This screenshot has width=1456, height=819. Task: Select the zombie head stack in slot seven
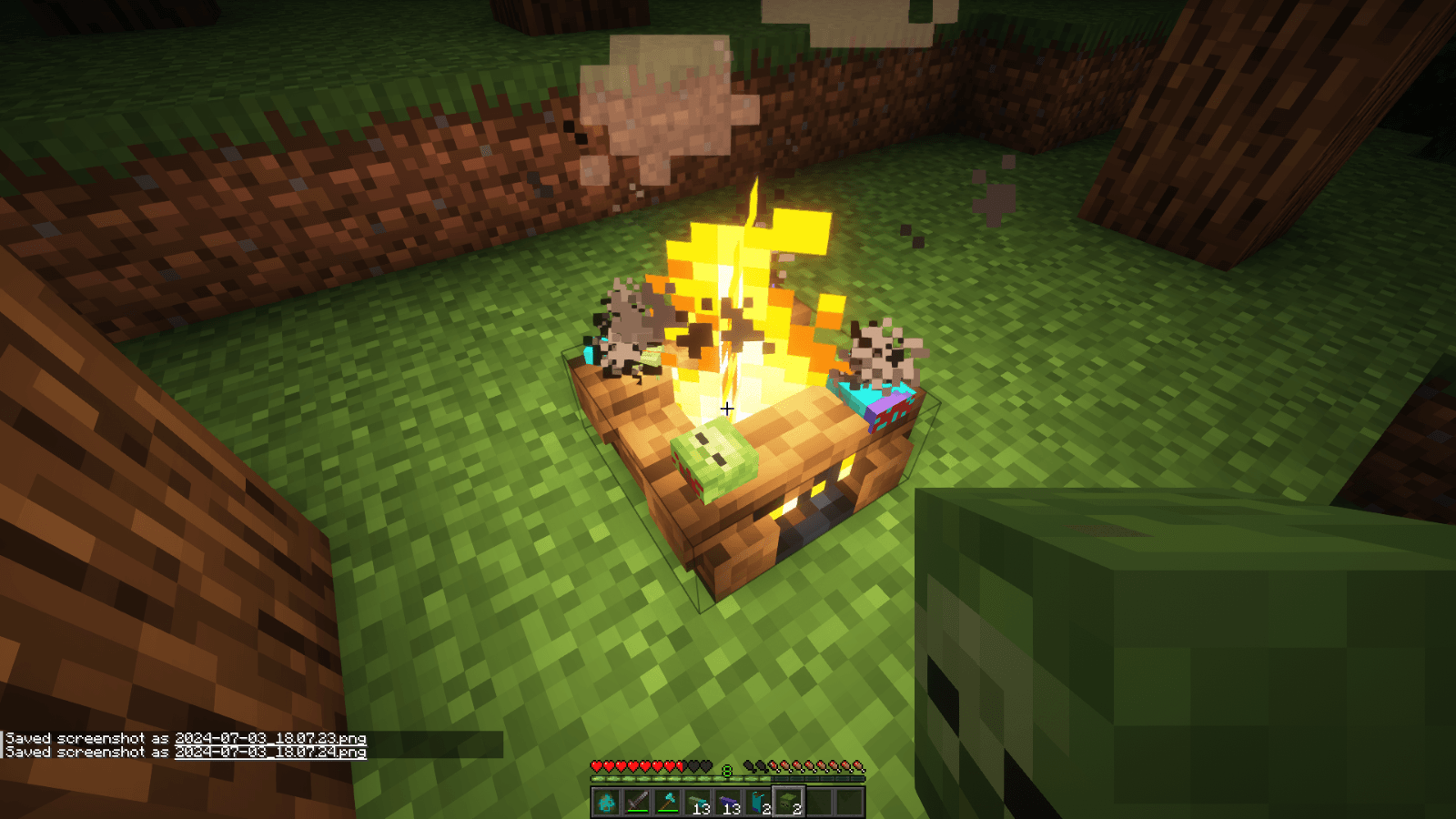[788, 799]
